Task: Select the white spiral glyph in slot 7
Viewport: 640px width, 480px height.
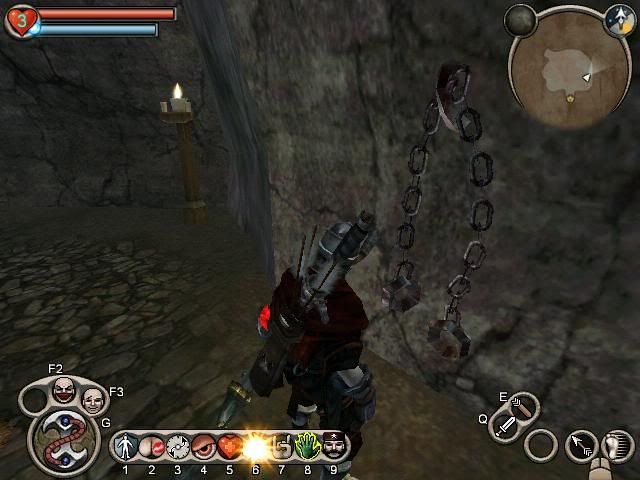Action: [282, 446]
